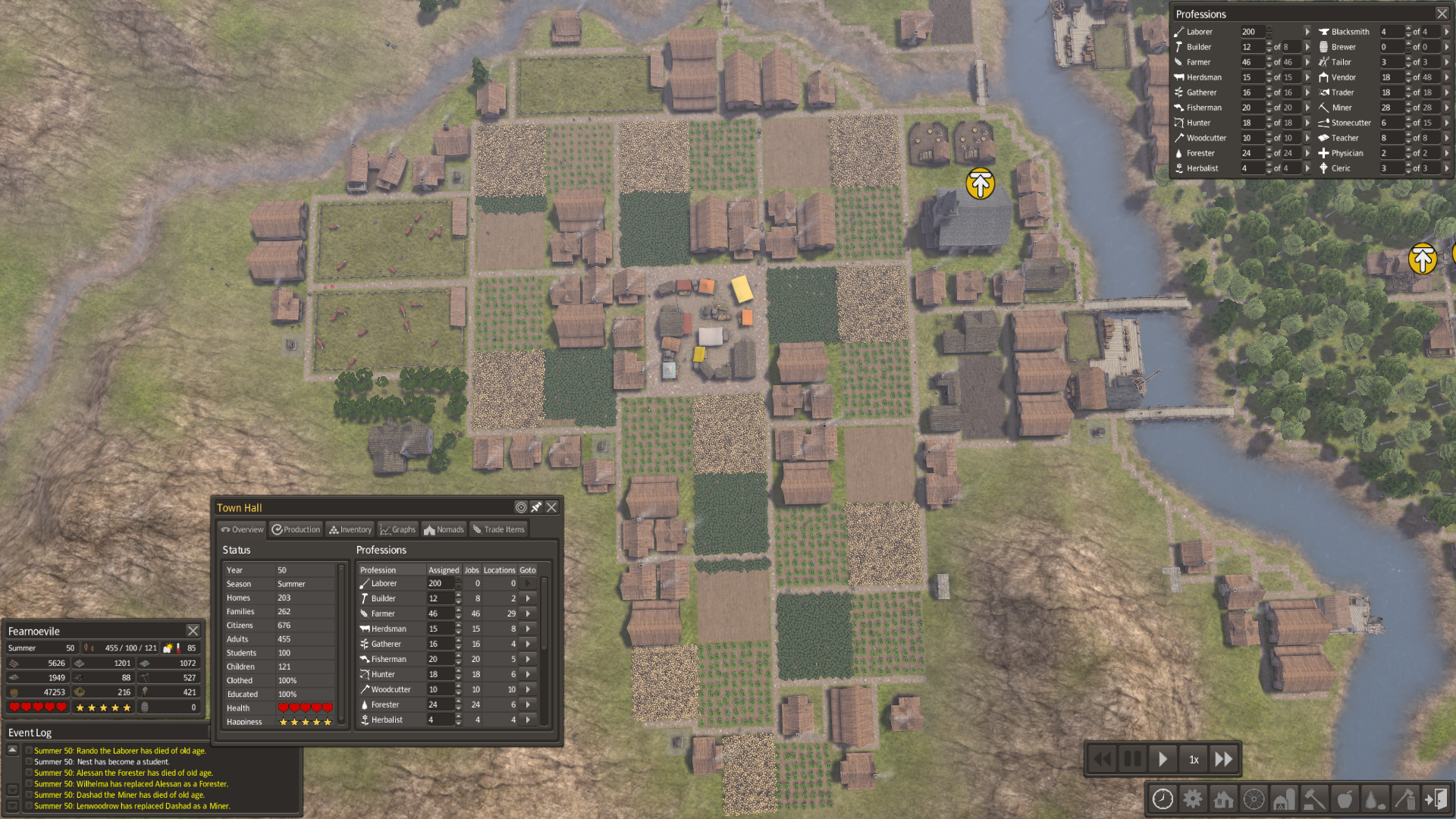Close the Town Hall window
The image size is (1456, 819).
[551, 507]
